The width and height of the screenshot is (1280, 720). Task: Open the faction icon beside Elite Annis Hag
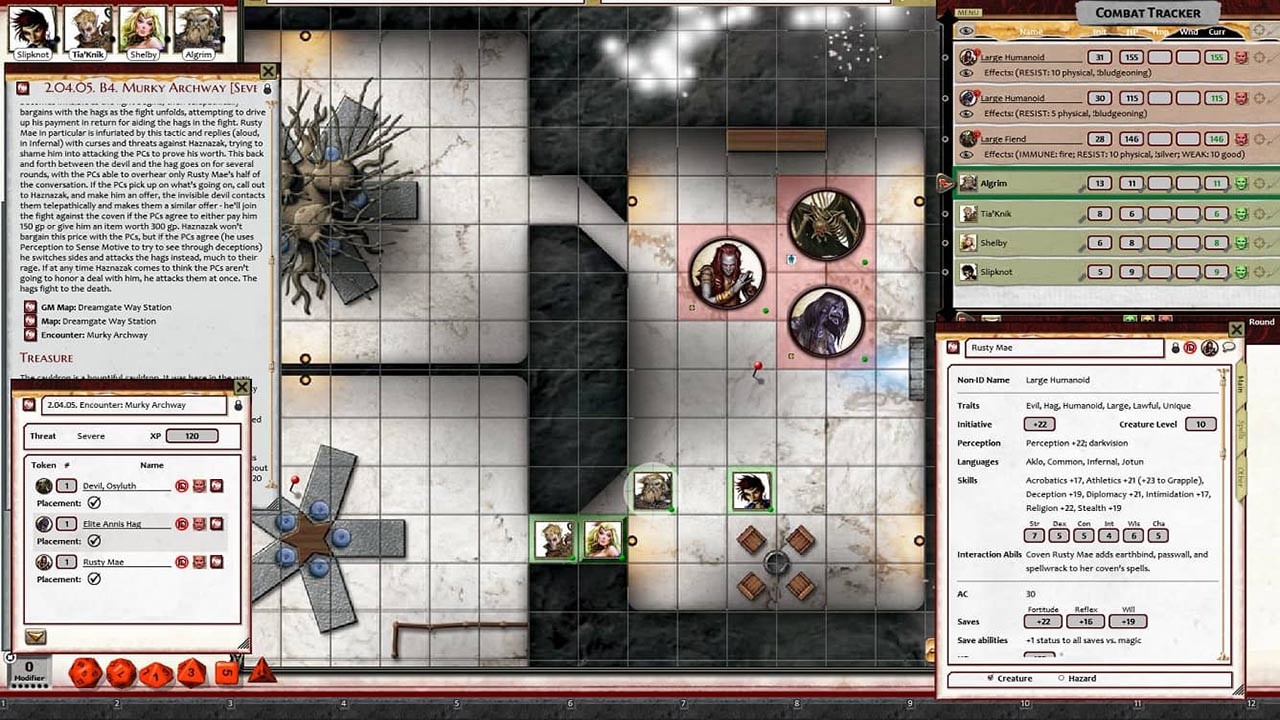pos(199,523)
